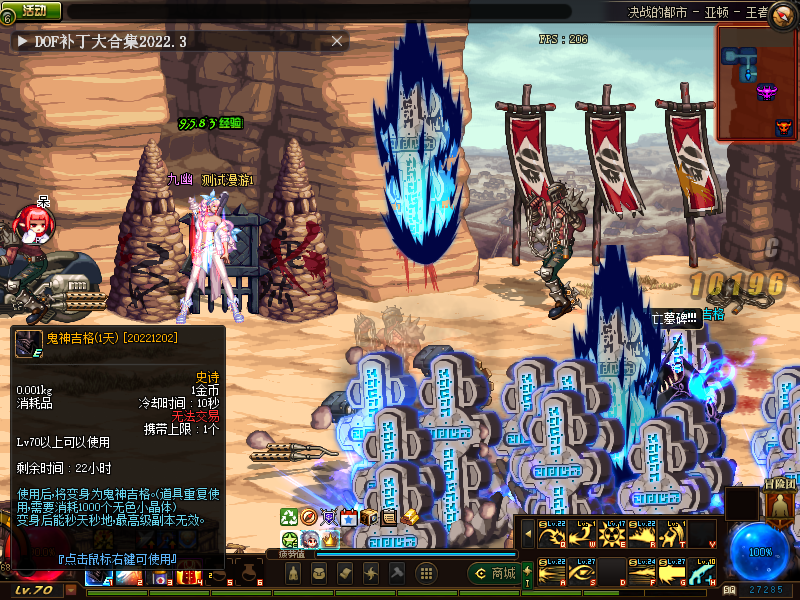The width and height of the screenshot is (800, 600).
Task: Click the 冒险团 adventure group button
Action: pos(776,502)
